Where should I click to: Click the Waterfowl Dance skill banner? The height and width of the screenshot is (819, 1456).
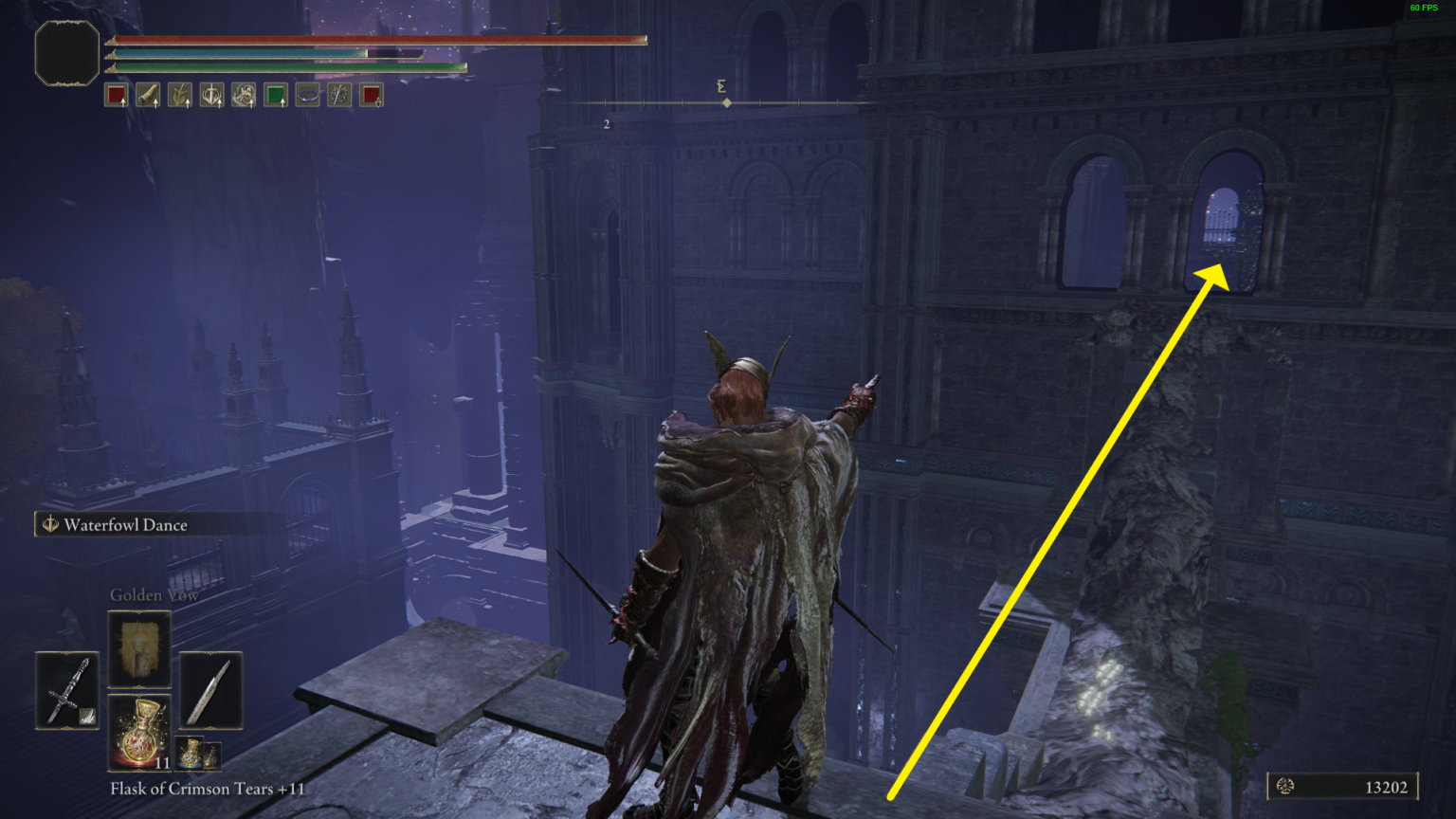coord(123,524)
